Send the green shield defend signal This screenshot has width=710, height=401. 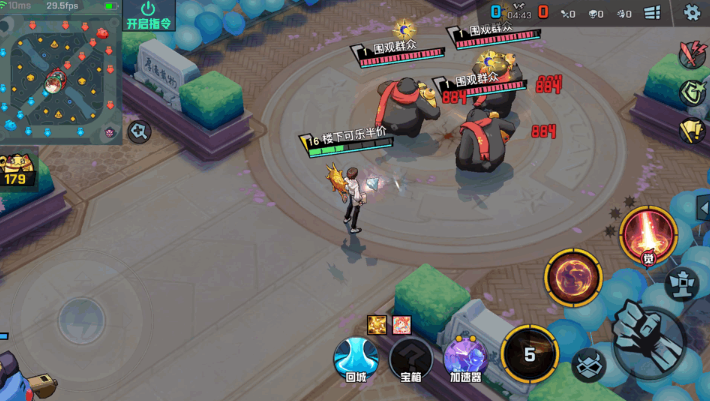click(692, 92)
